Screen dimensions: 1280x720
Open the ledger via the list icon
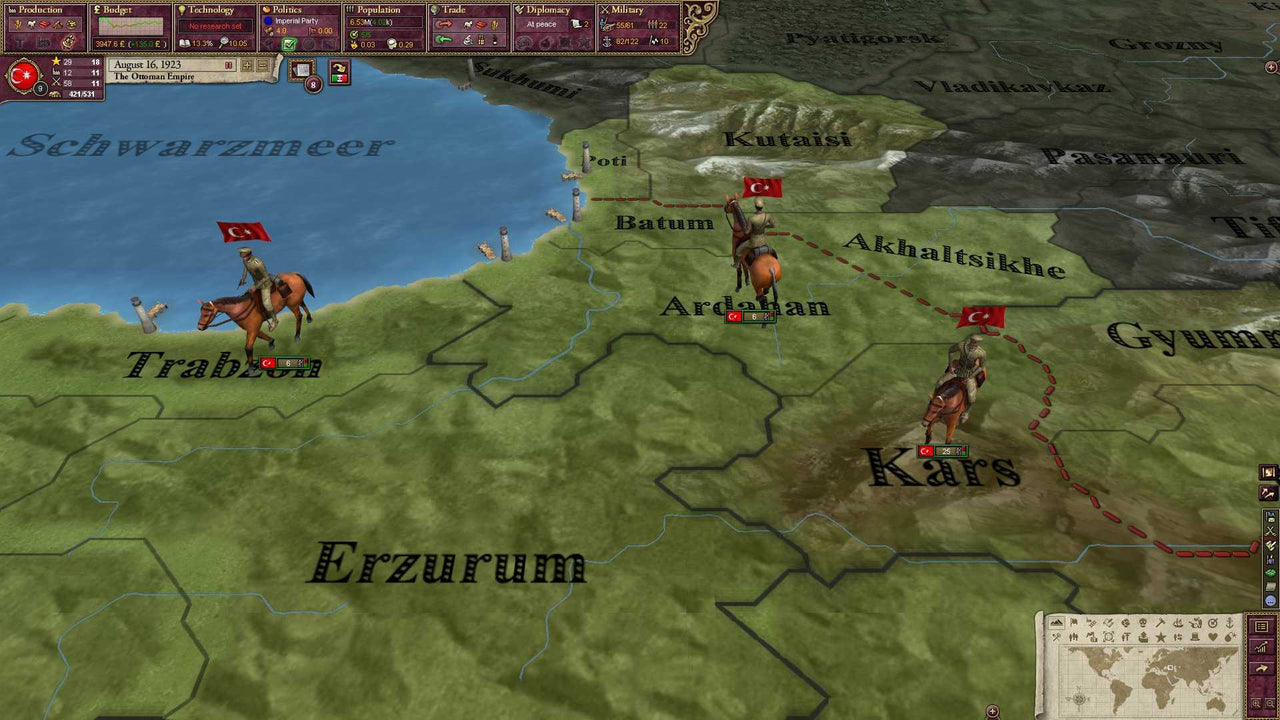pos(1261,626)
